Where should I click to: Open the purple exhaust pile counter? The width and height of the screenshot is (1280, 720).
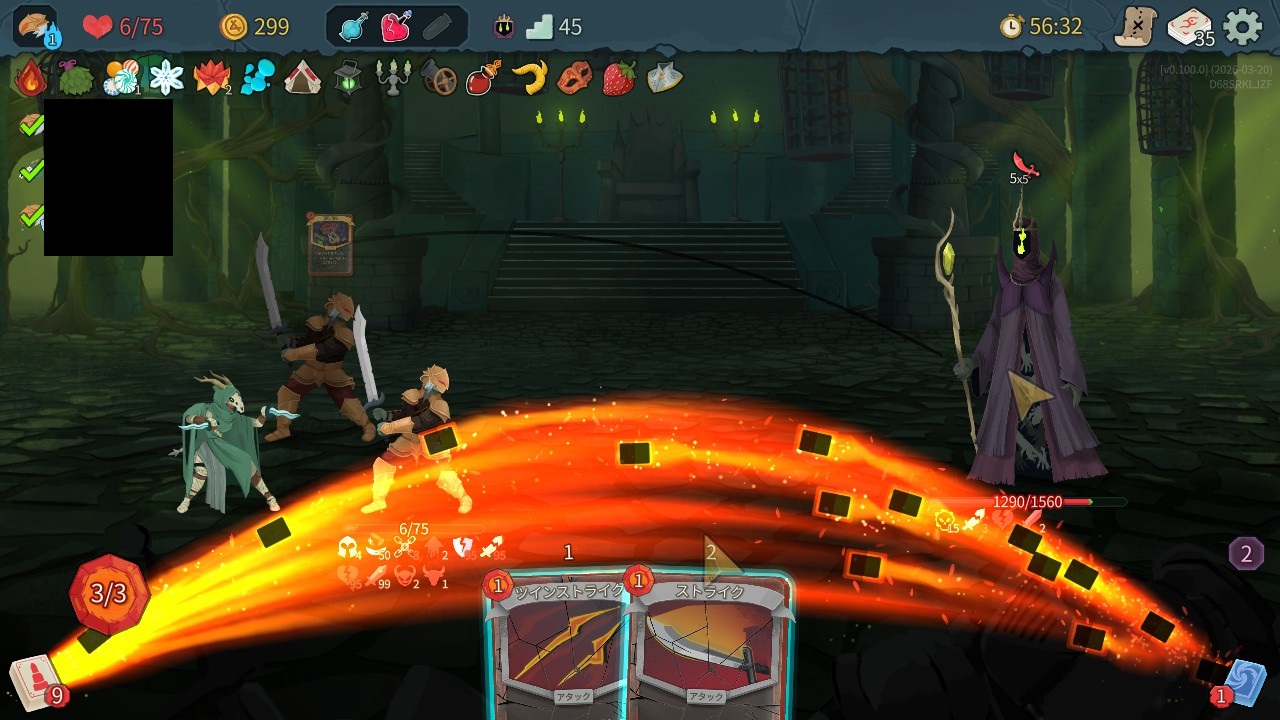(x=1246, y=553)
